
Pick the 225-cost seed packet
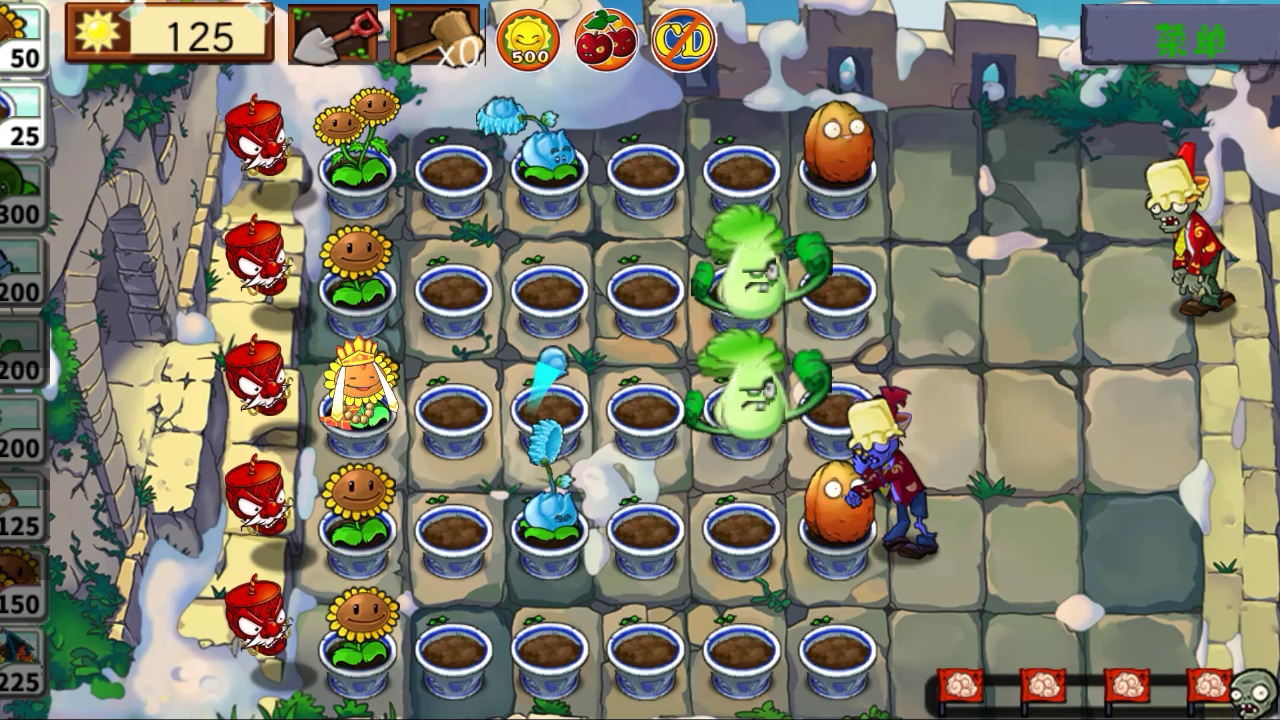[x=20, y=661]
